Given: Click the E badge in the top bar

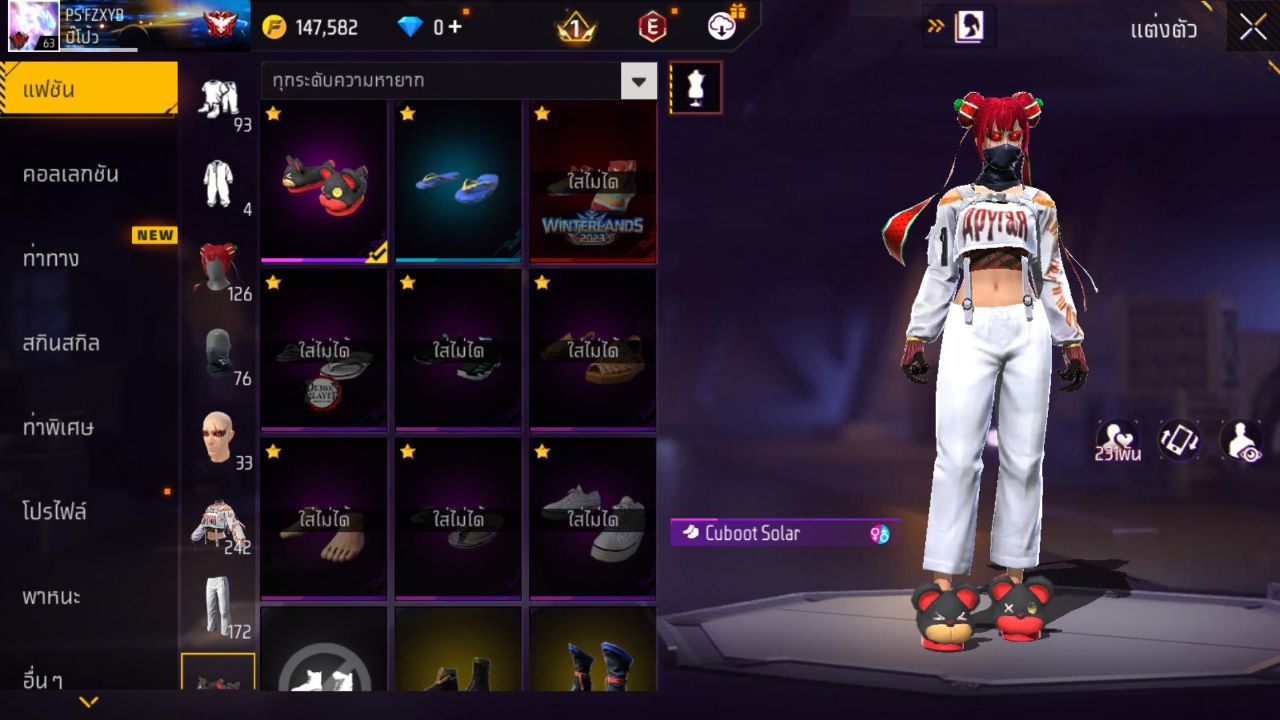Looking at the screenshot, I should pyautogui.click(x=655, y=27).
